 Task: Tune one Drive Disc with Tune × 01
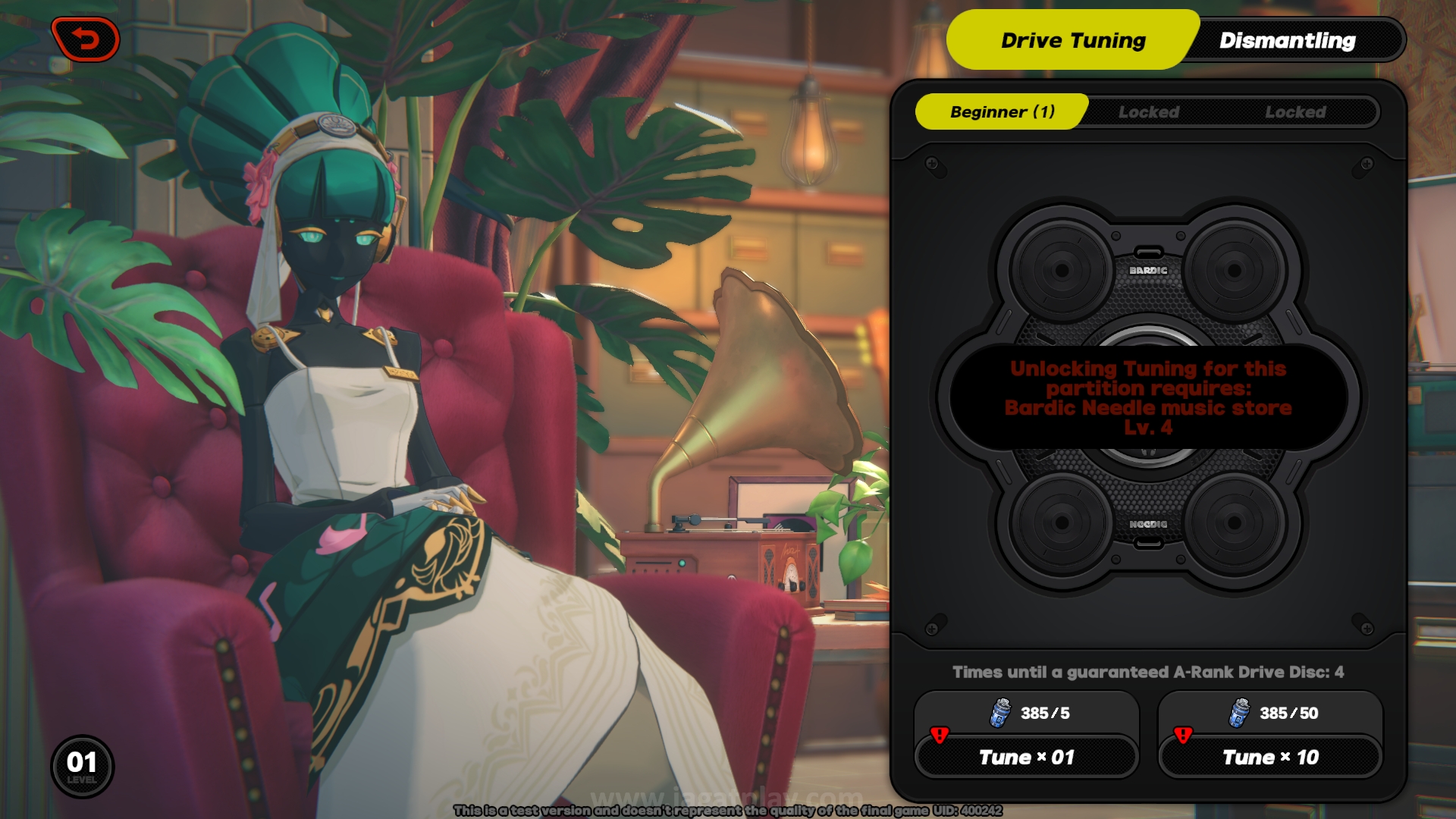[x=1026, y=757]
